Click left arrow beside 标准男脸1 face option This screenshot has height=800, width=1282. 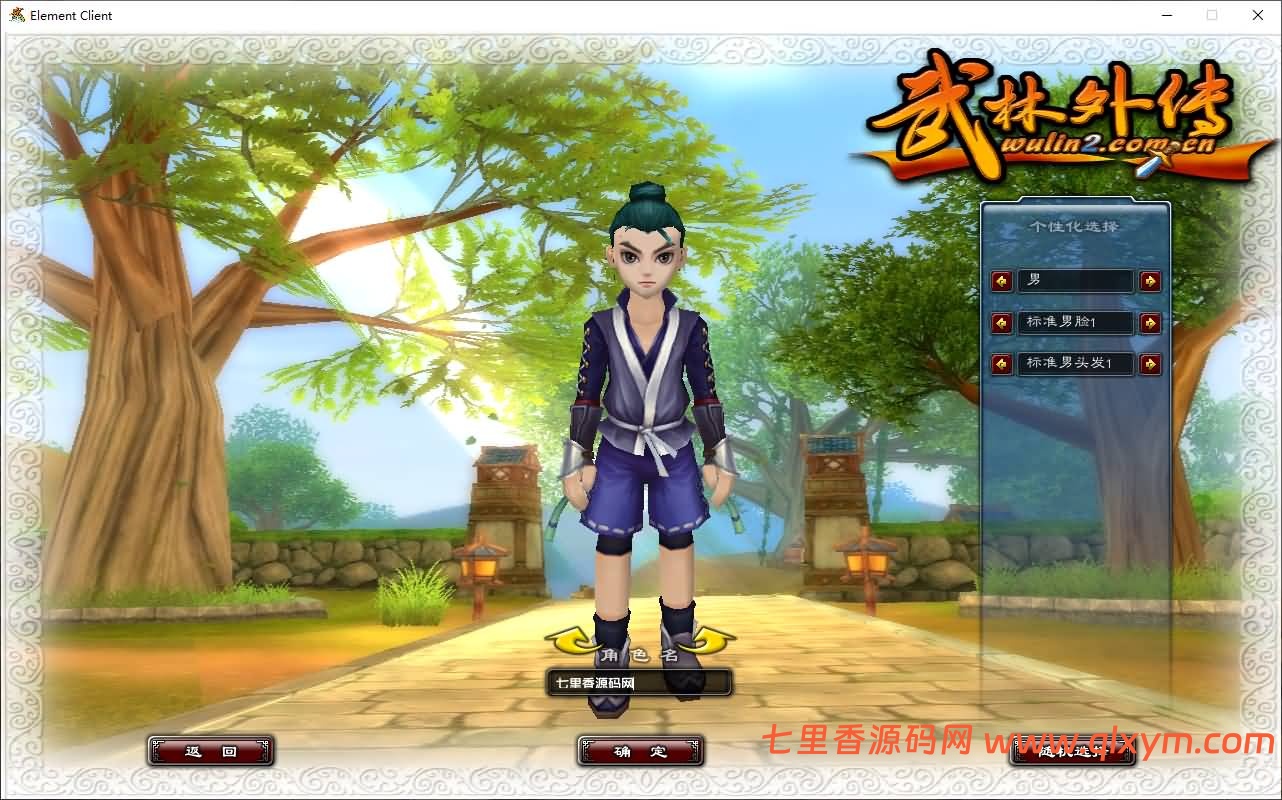pyautogui.click(x=1001, y=322)
